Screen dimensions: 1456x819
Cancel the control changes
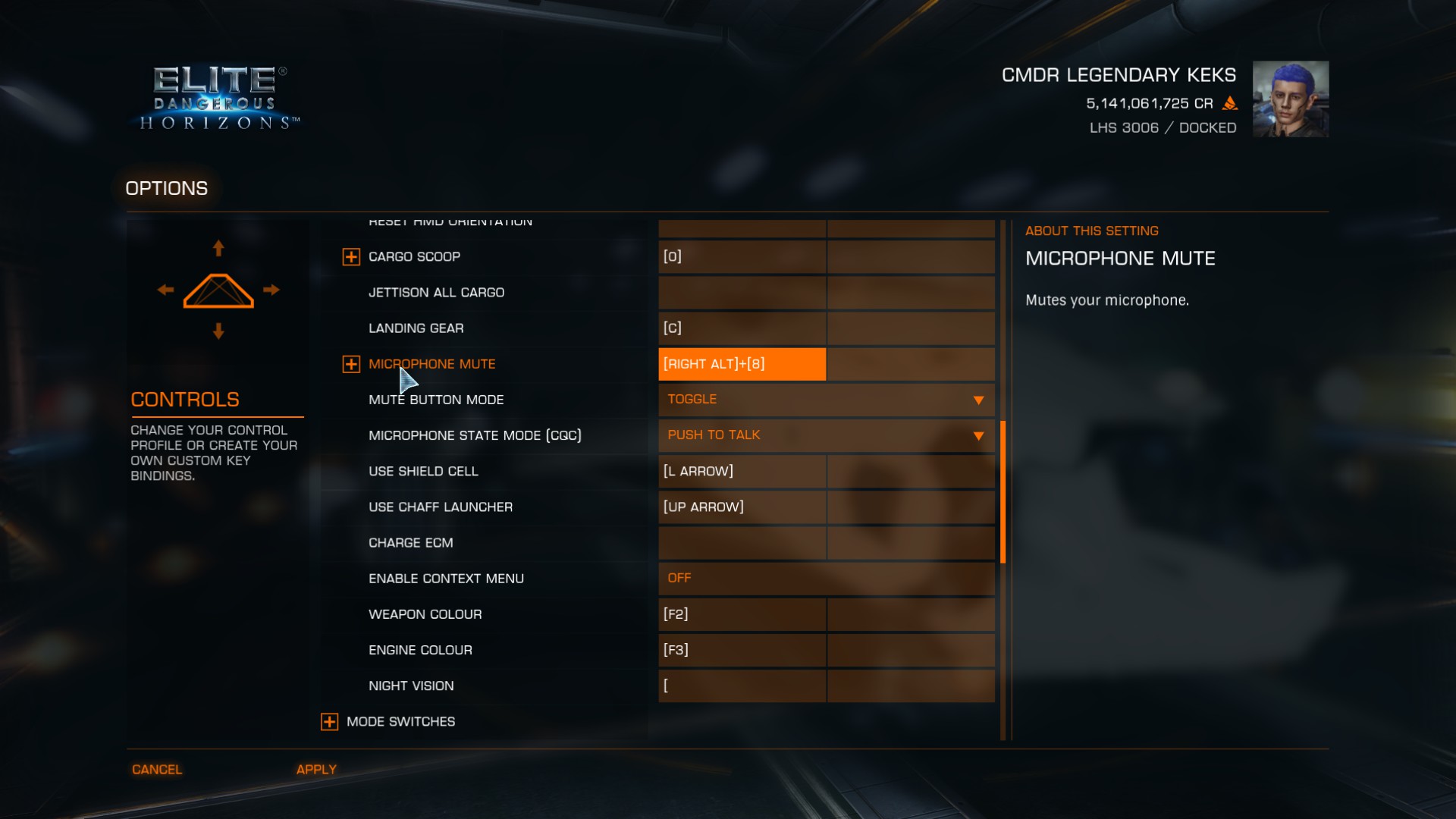(x=157, y=770)
